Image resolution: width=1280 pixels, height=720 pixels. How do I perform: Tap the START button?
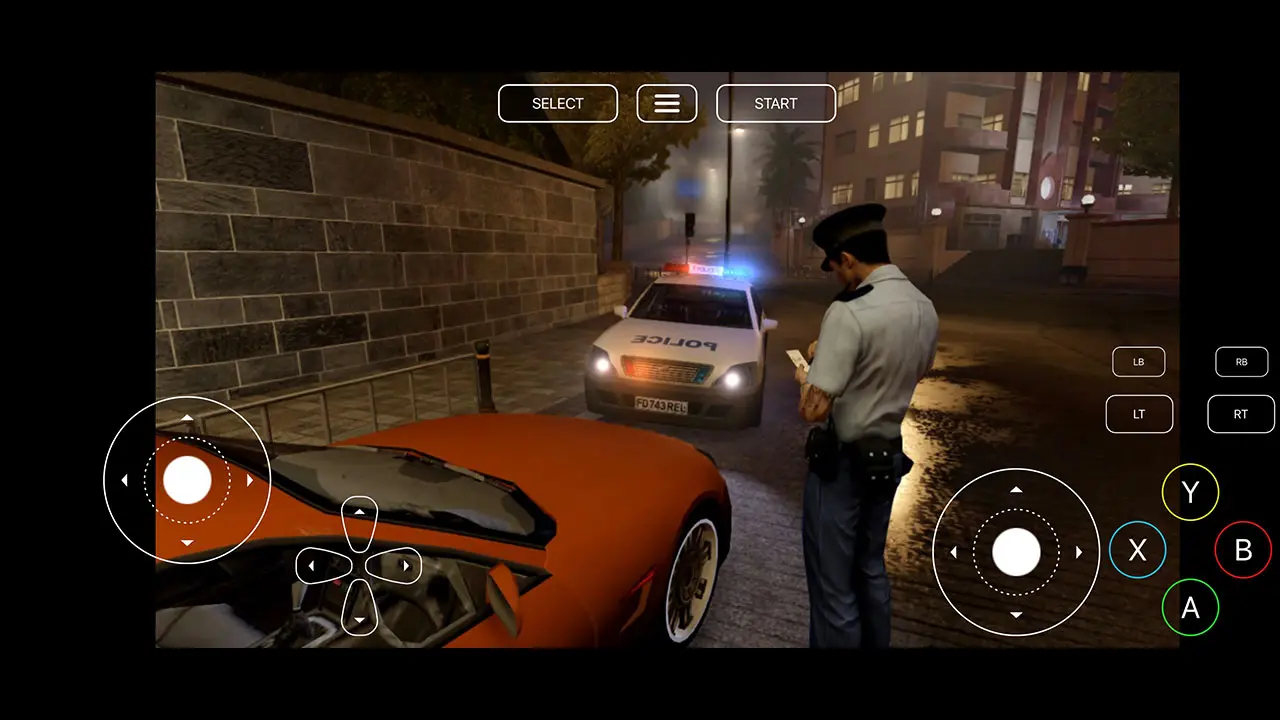(x=776, y=103)
